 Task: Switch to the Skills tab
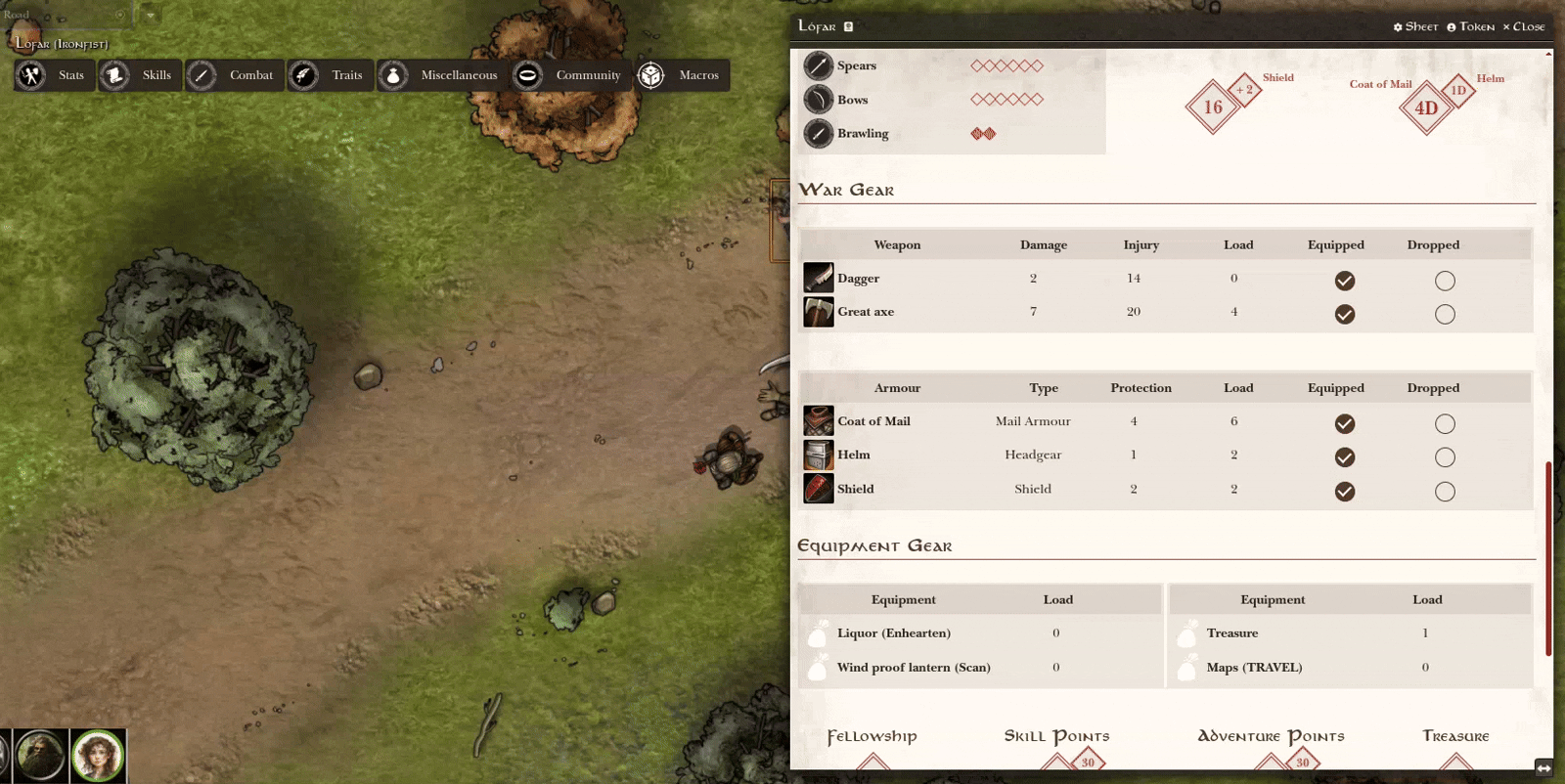(x=141, y=75)
